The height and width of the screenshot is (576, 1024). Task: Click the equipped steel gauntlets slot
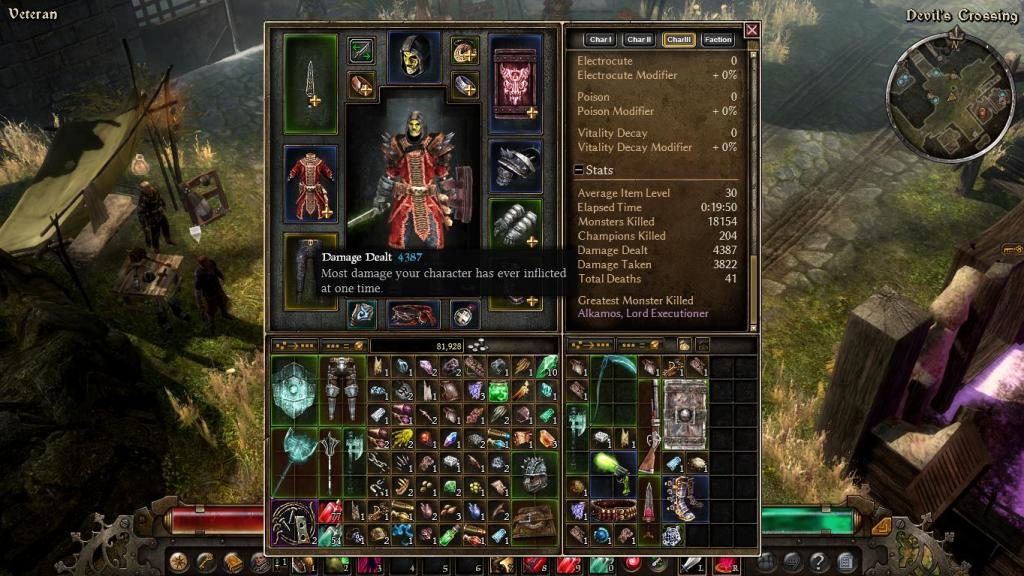(x=516, y=226)
